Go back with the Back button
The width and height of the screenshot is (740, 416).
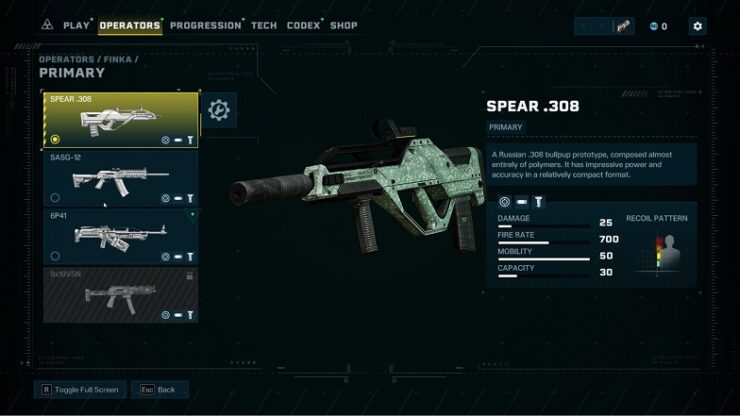pos(159,389)
